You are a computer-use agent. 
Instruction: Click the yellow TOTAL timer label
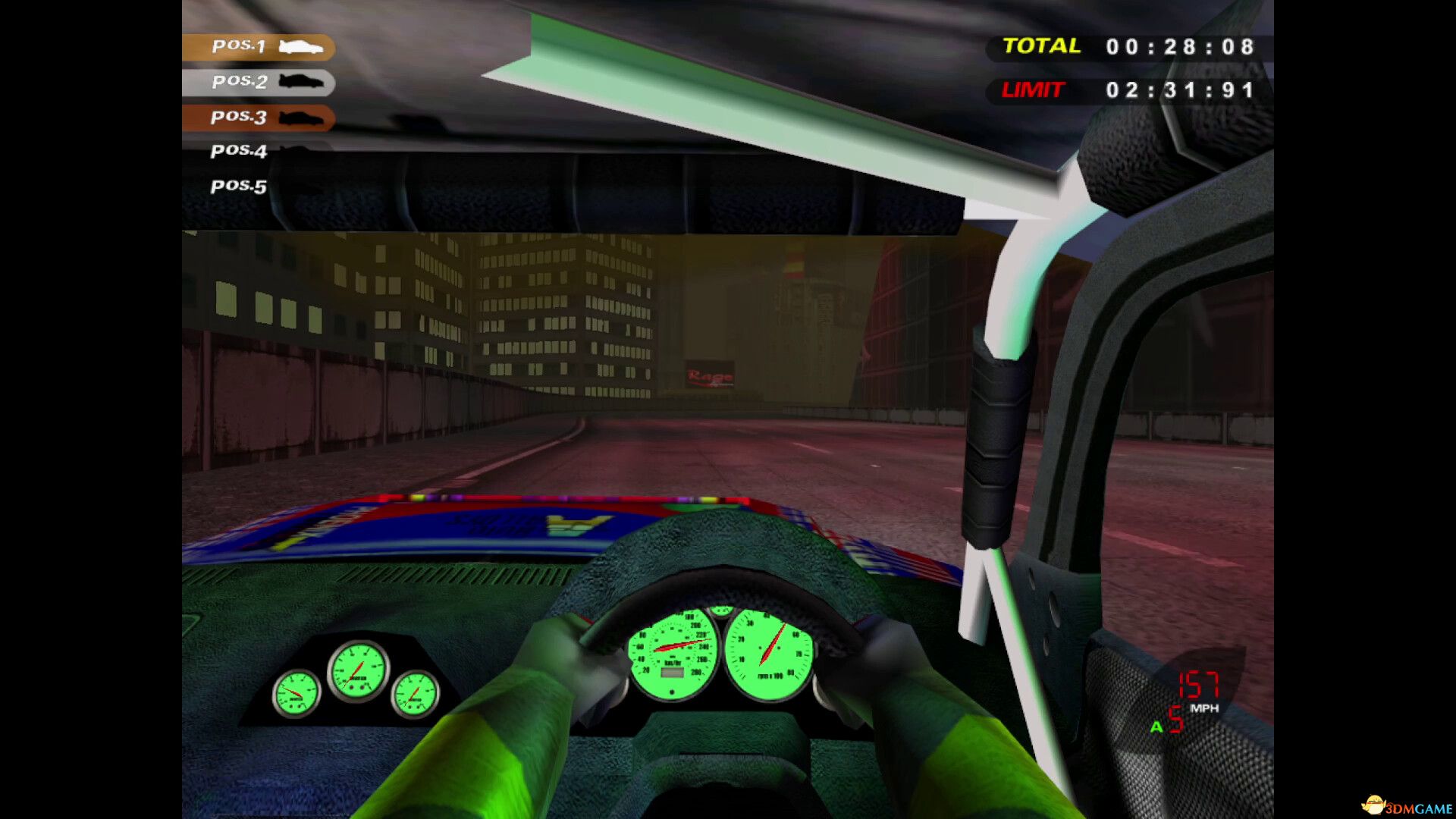tap(1040, 46)
